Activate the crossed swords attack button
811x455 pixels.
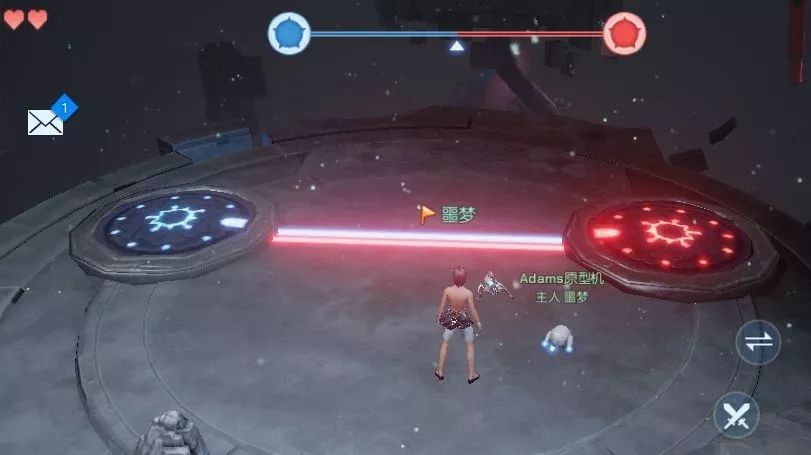click(x=737, y=414)
